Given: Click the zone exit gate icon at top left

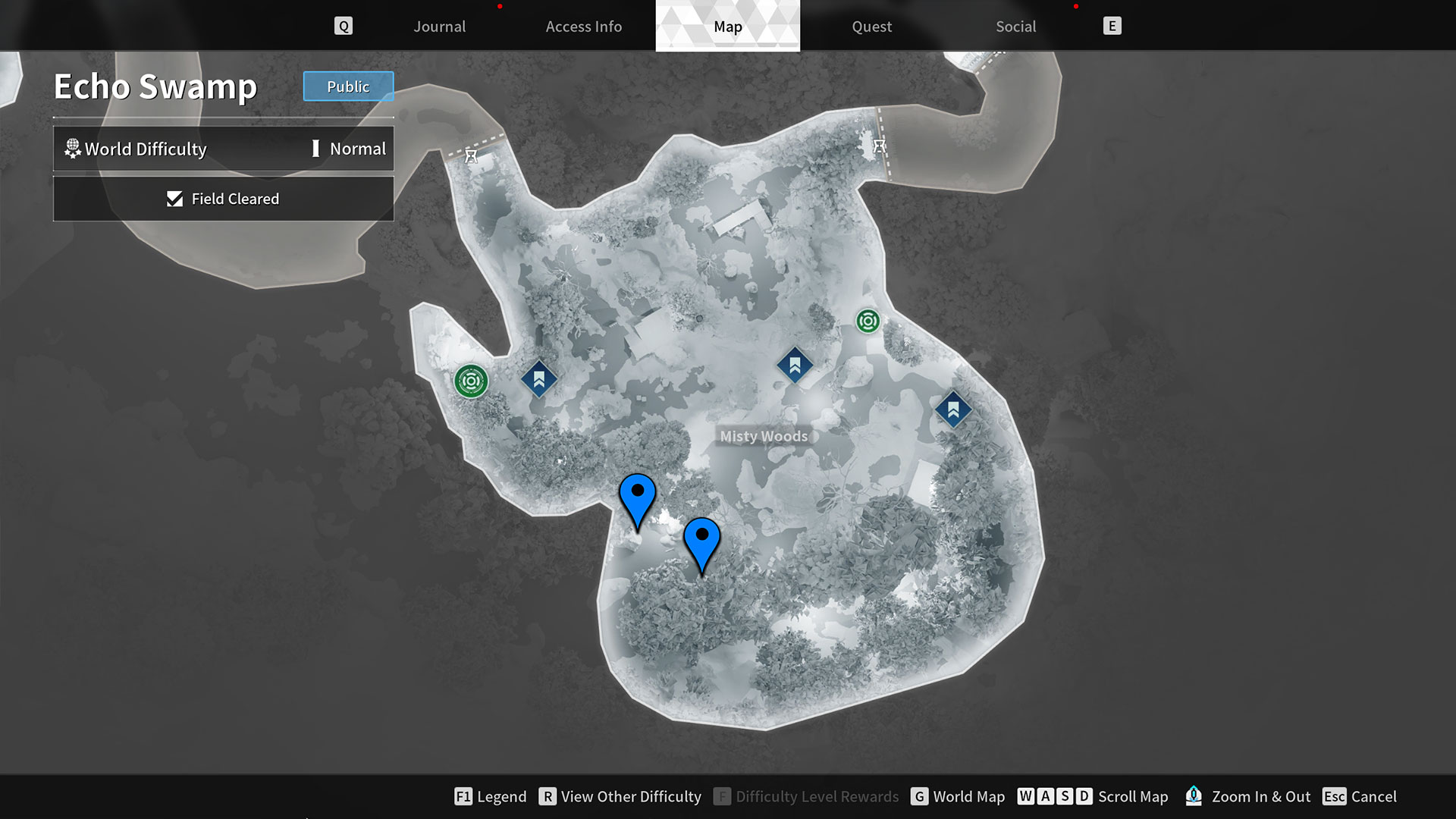Looking at the screenshot, I should point(471,155).
